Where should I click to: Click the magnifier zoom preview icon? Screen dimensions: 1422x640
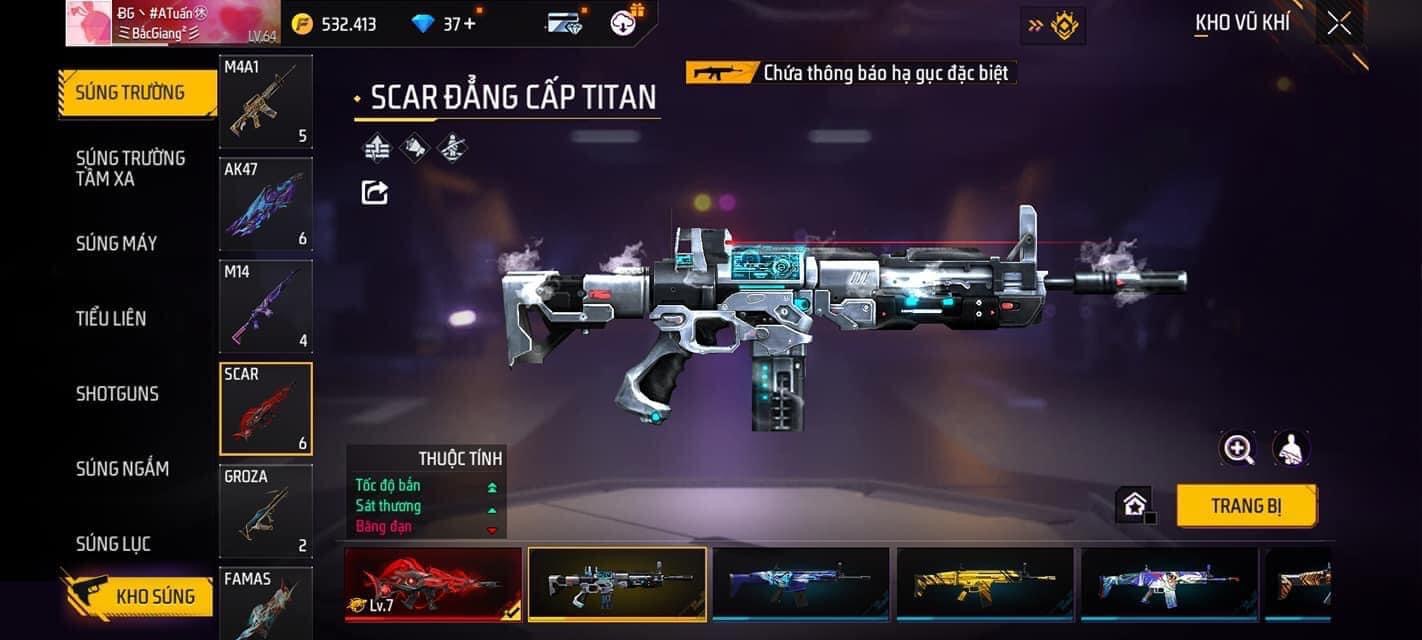tap(1238, 449)
